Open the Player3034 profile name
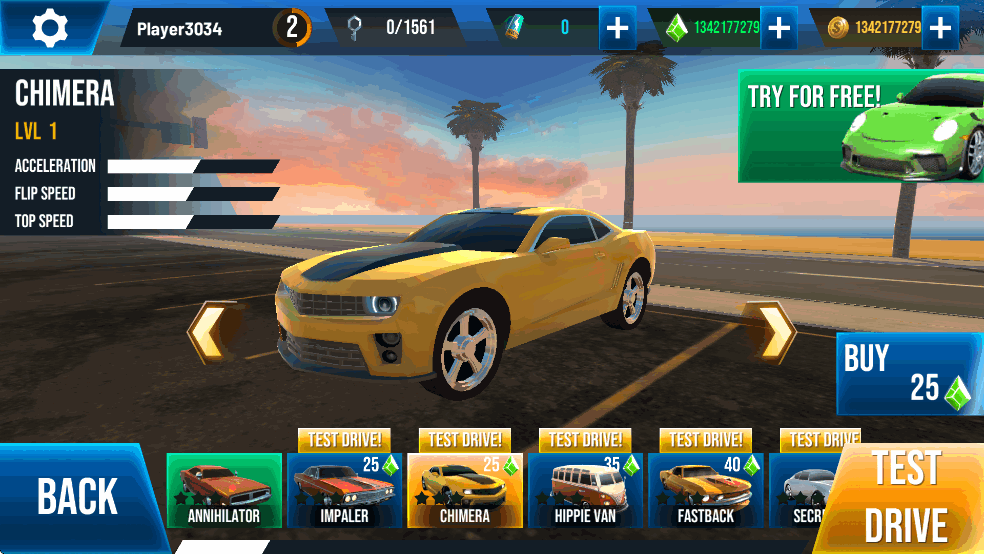Viewport: 984px width, 554px height. pos(180,28)
